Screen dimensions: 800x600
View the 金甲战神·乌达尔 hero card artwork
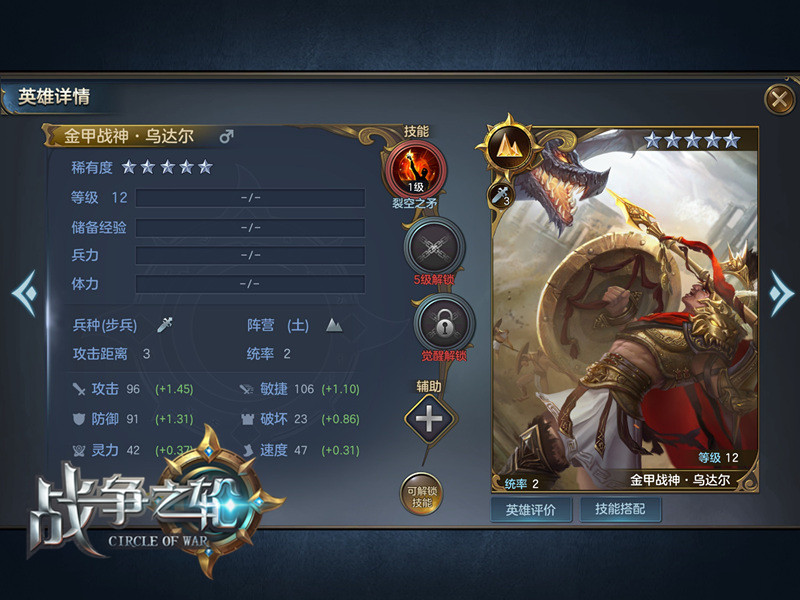[x=640, y=320]
